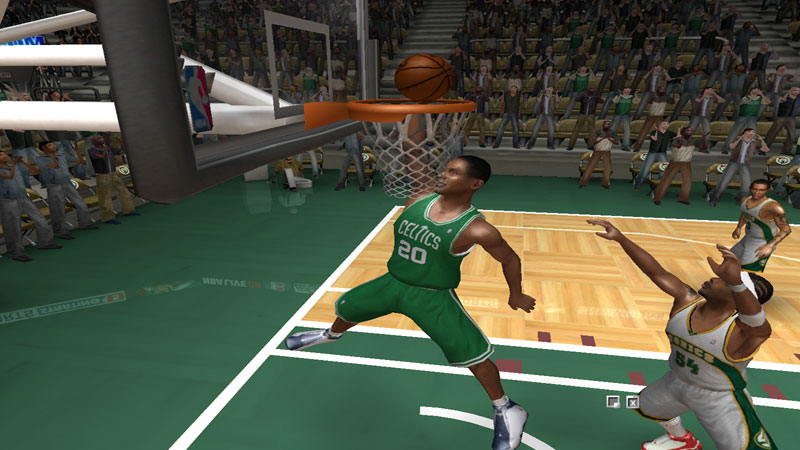Click the small resize overlay icon

[x=613, y=402]
